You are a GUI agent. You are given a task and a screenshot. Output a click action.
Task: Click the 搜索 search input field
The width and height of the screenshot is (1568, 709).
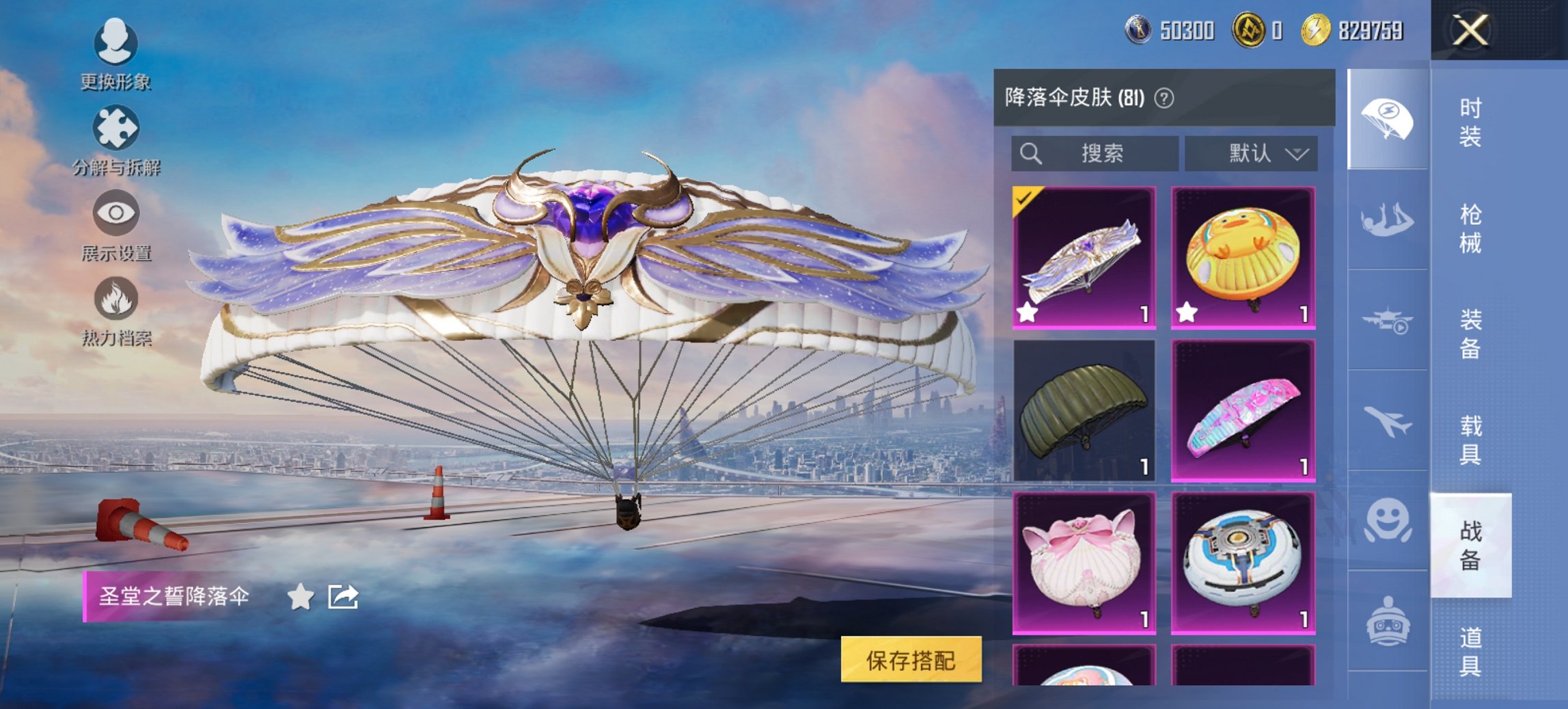click(x=1093, y=154)
